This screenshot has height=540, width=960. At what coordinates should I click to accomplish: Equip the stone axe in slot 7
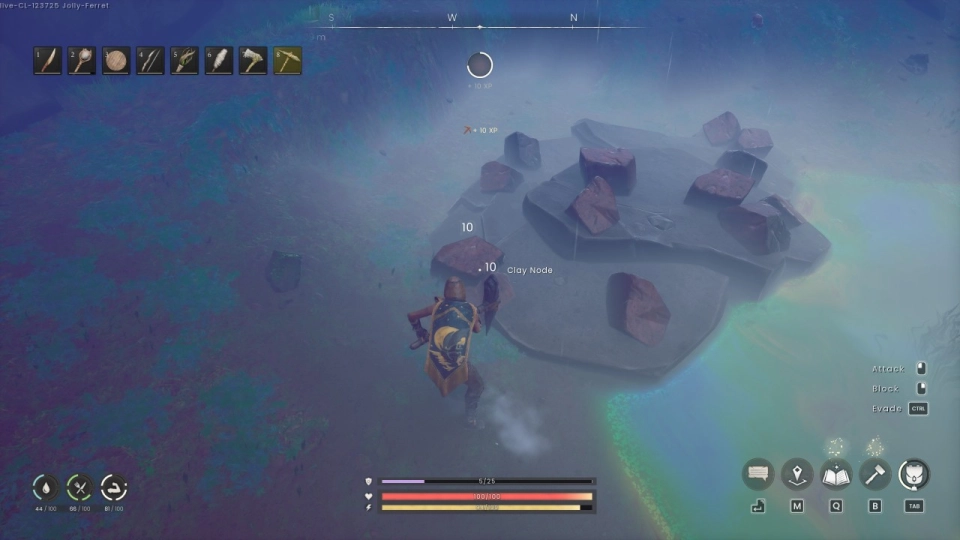pos(253,61)
